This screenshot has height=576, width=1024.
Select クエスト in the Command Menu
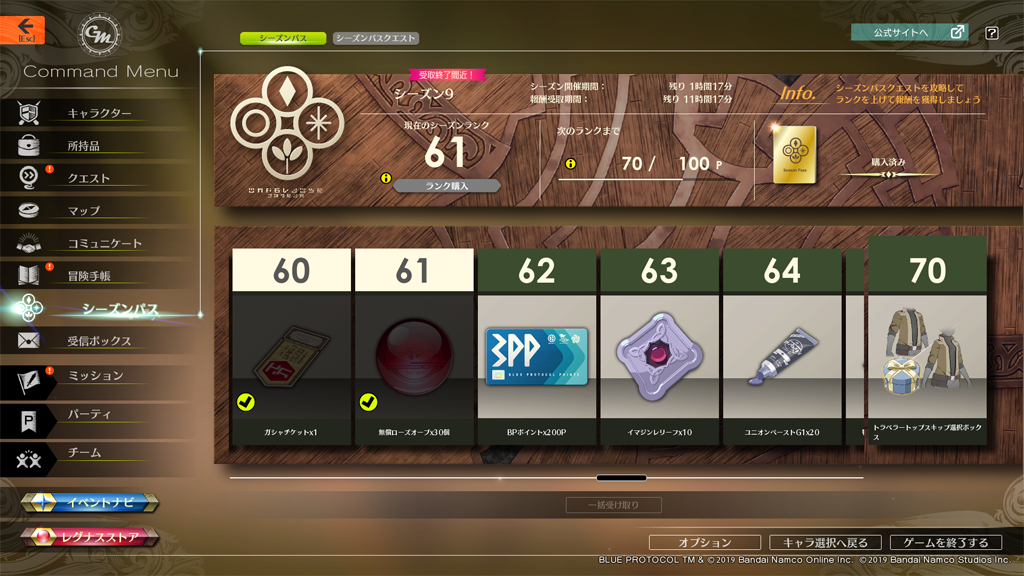89,178
